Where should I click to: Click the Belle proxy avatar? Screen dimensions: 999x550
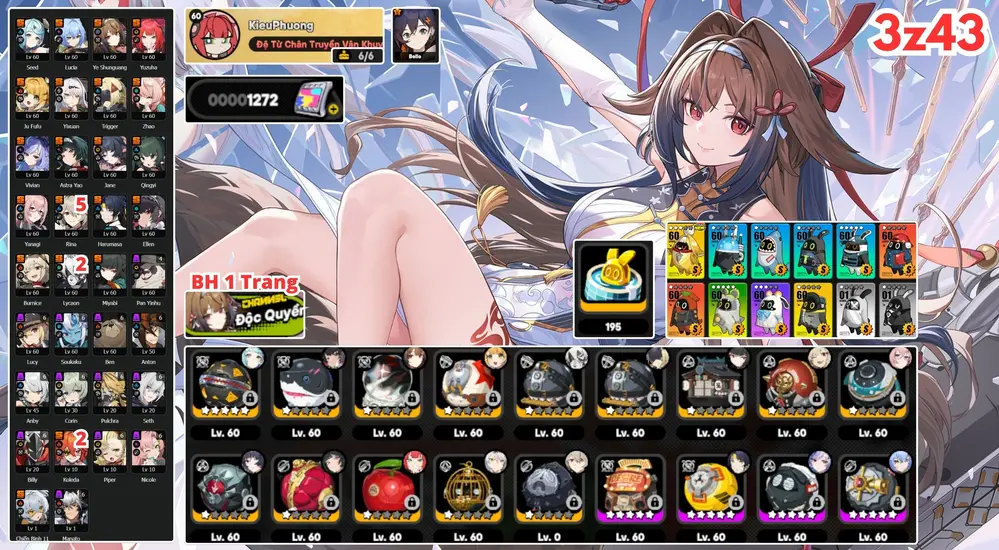coord(414,35)
